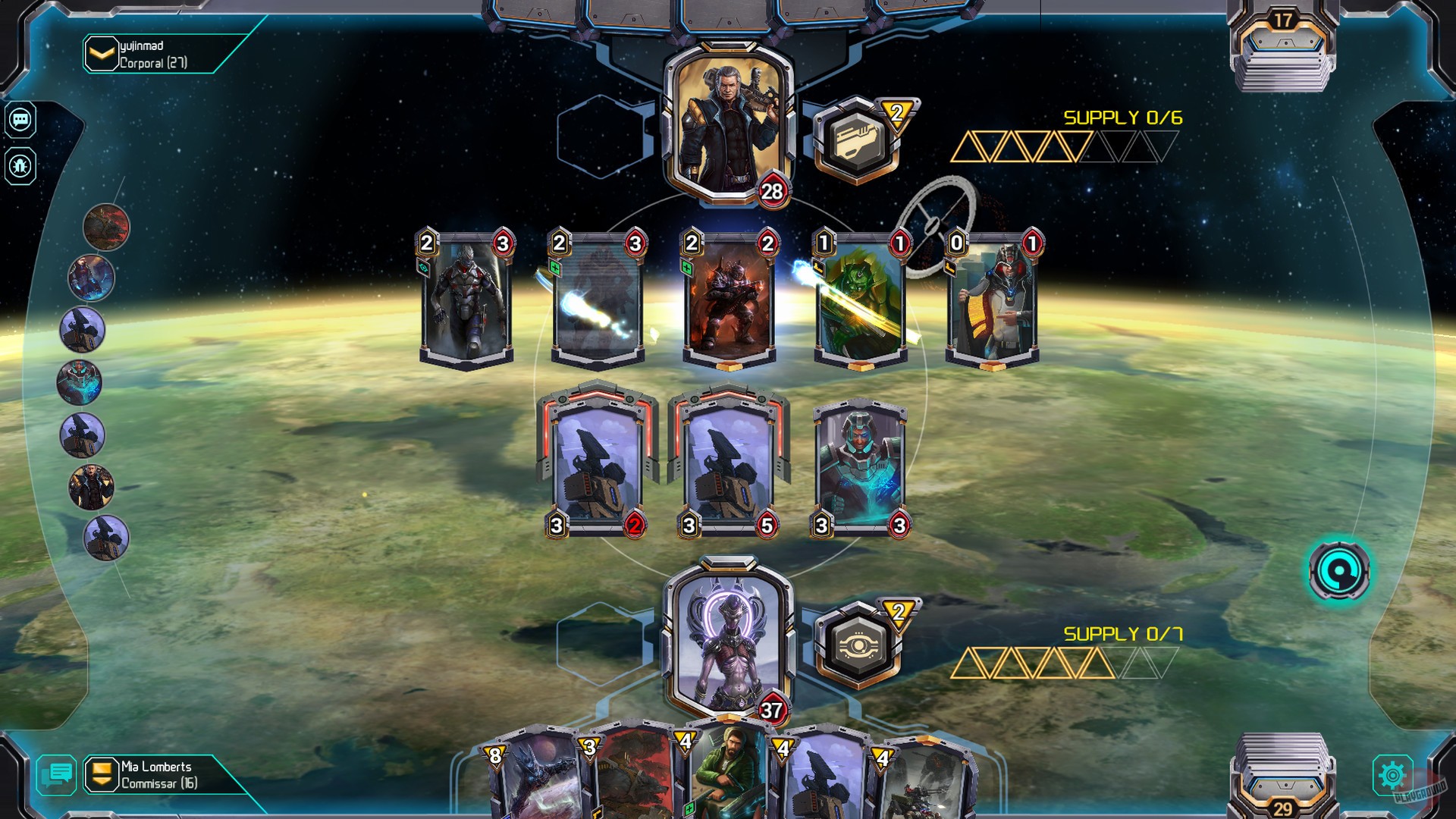The image size is (1456, 819).
Task: Select the 2/3 armored soldier card on board
Action: click(x=466, y=296)
